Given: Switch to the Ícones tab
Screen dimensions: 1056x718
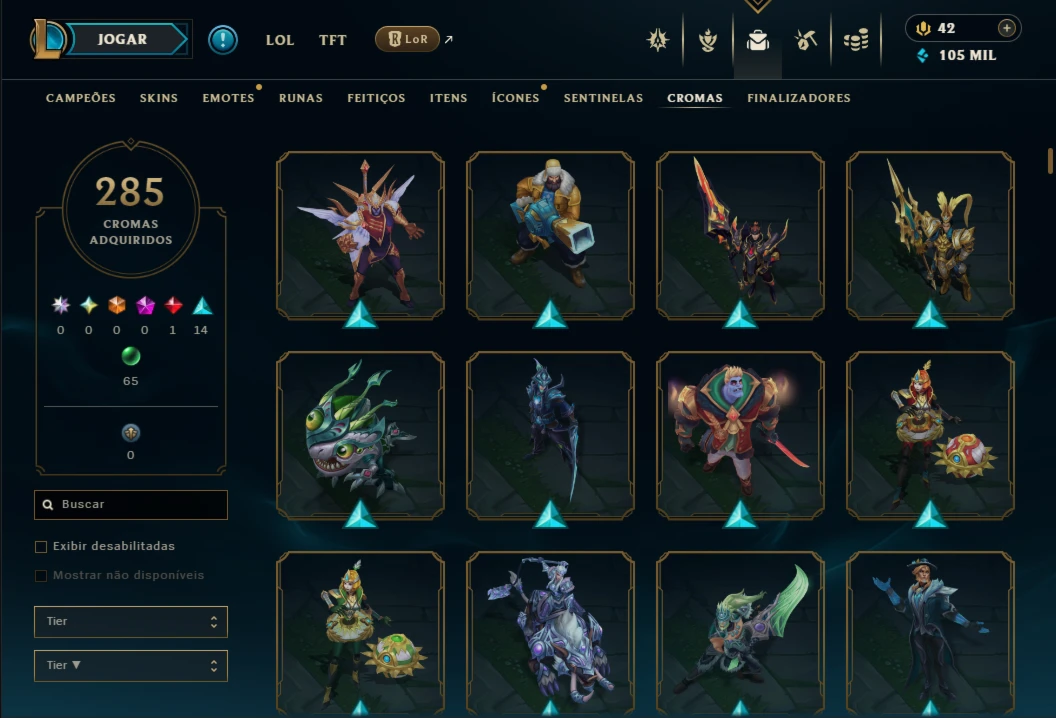Looking at the screenshot, I should (515, 98).
